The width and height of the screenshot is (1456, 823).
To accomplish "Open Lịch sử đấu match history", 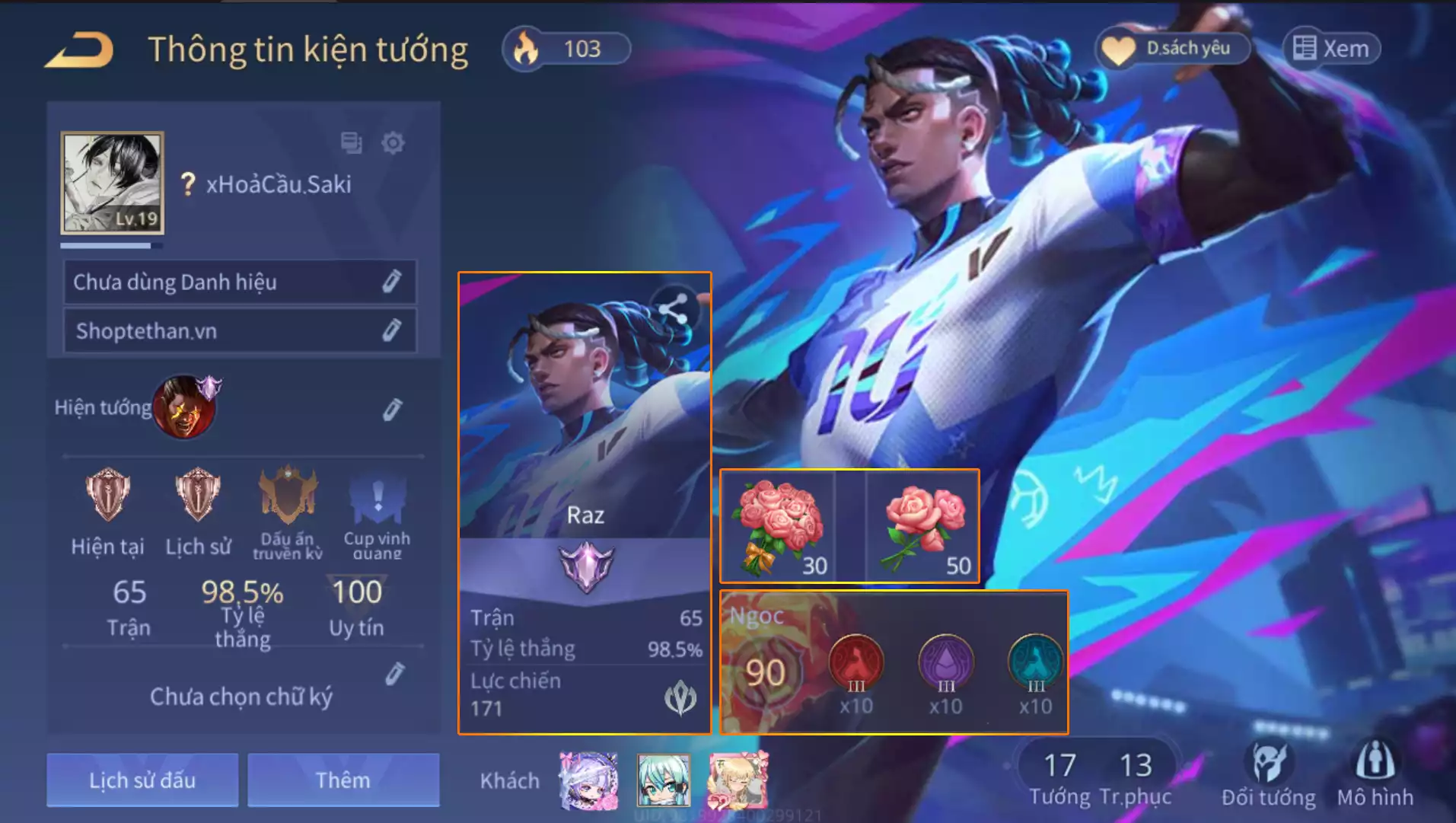I will [142, 780].
